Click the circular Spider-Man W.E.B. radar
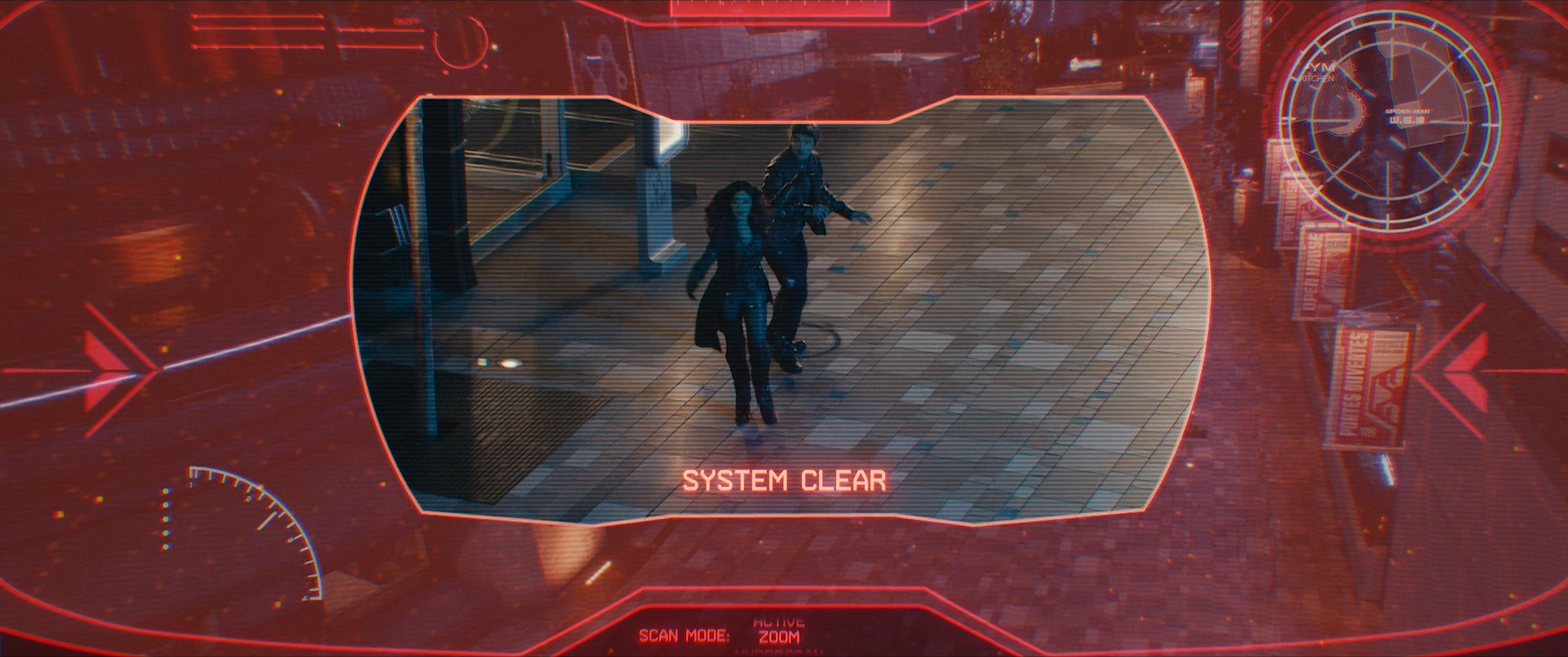 tap(1390, 122)
